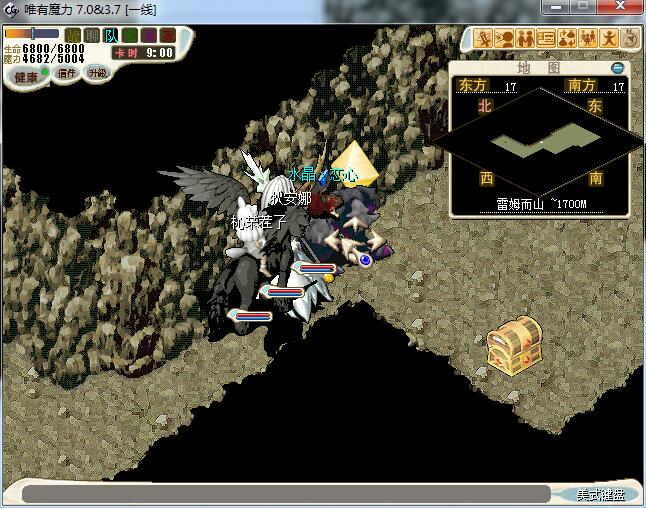Viewport: 646px width, 508px height.
Task: Open the 信件 mail button
Action: [67, 73]
